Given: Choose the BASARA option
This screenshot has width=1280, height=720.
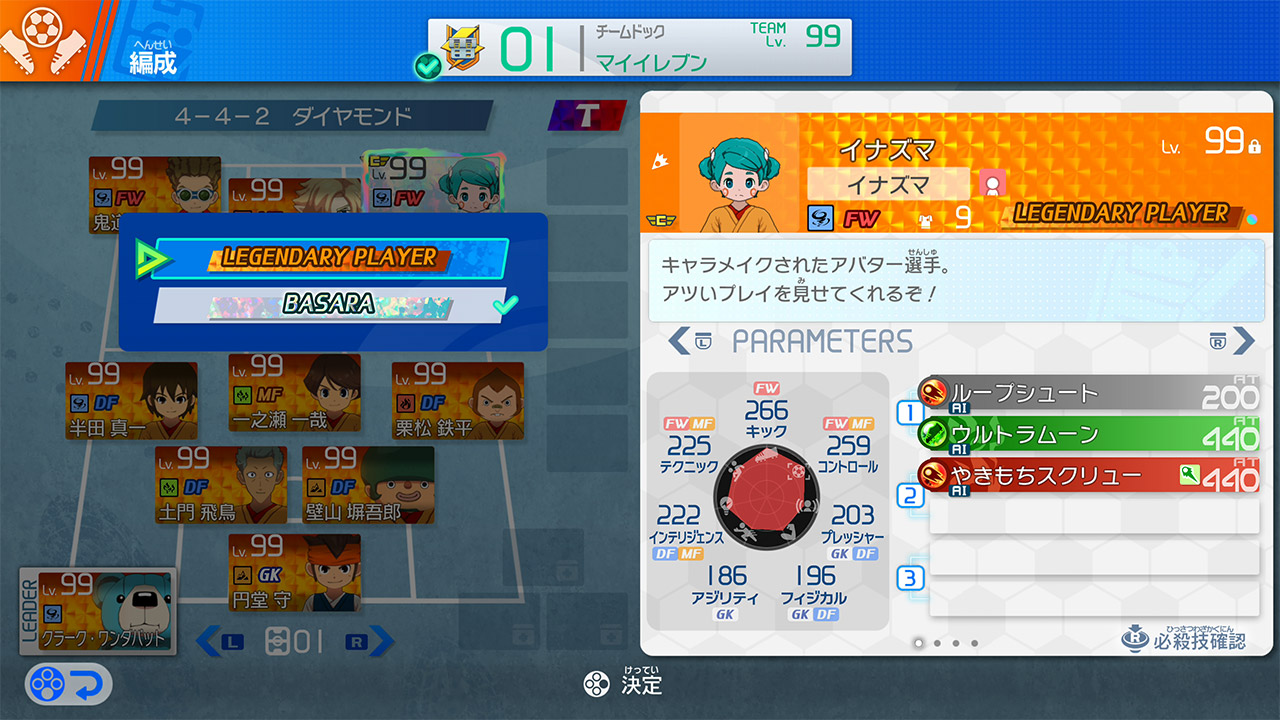Looking at the screenshot, I should [x=330, y=305].
